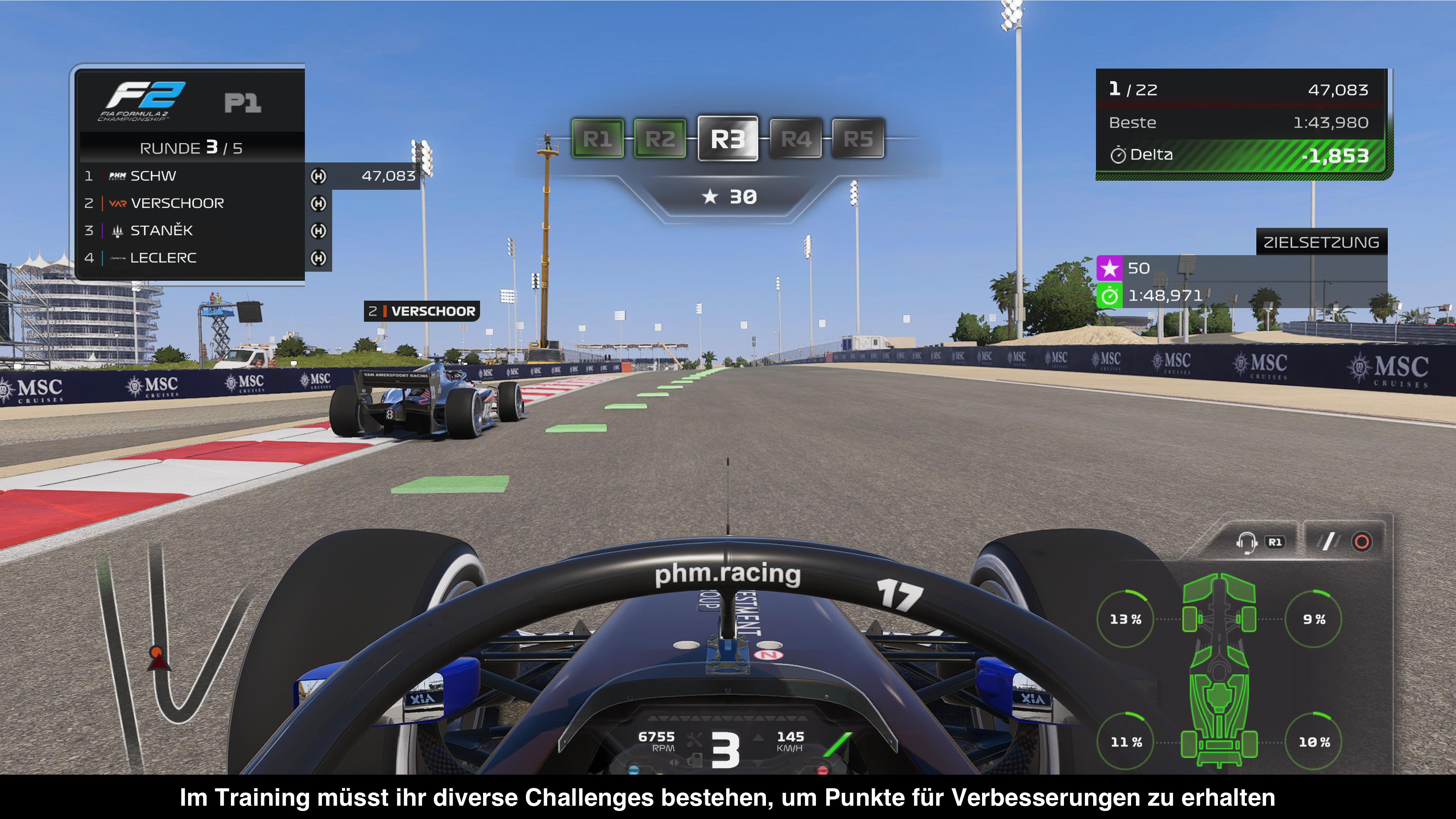Click the ZIELSETZUNG objectives header
The height and width of the screenshot is (819, 1456).
click(1321, 243)
